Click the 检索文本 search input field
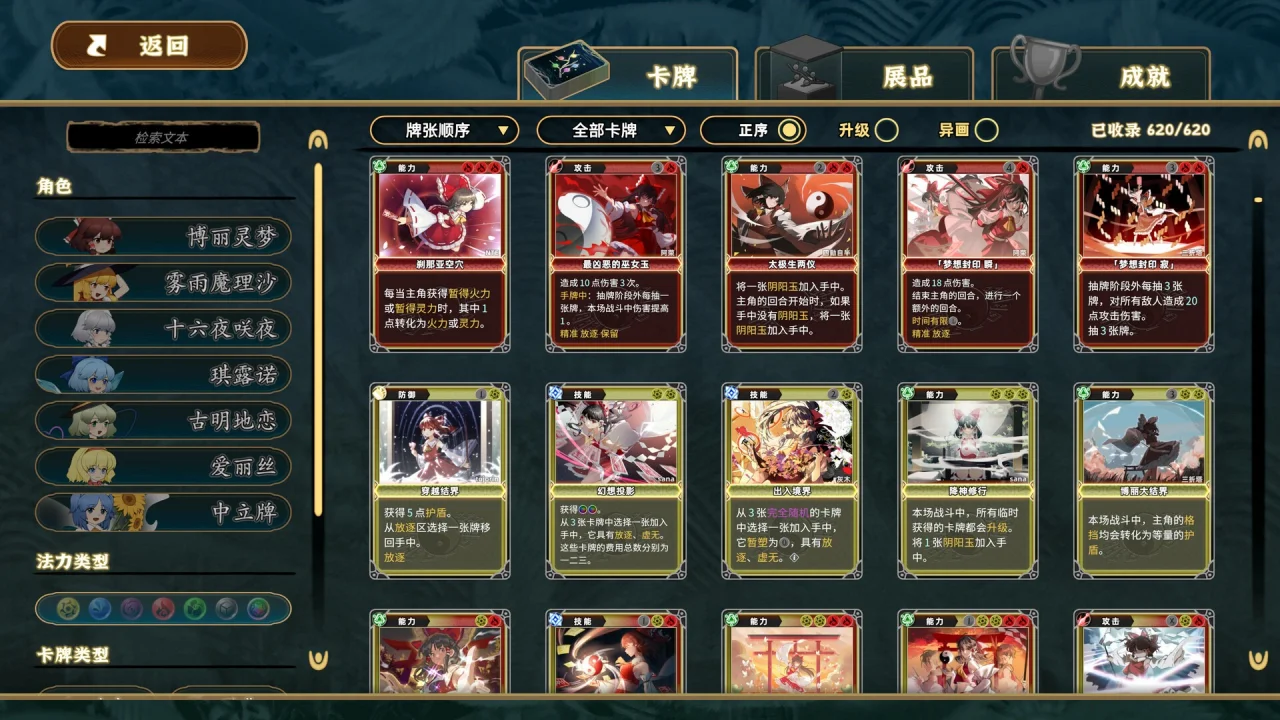The image size is (1280, 720). point(163,137)
